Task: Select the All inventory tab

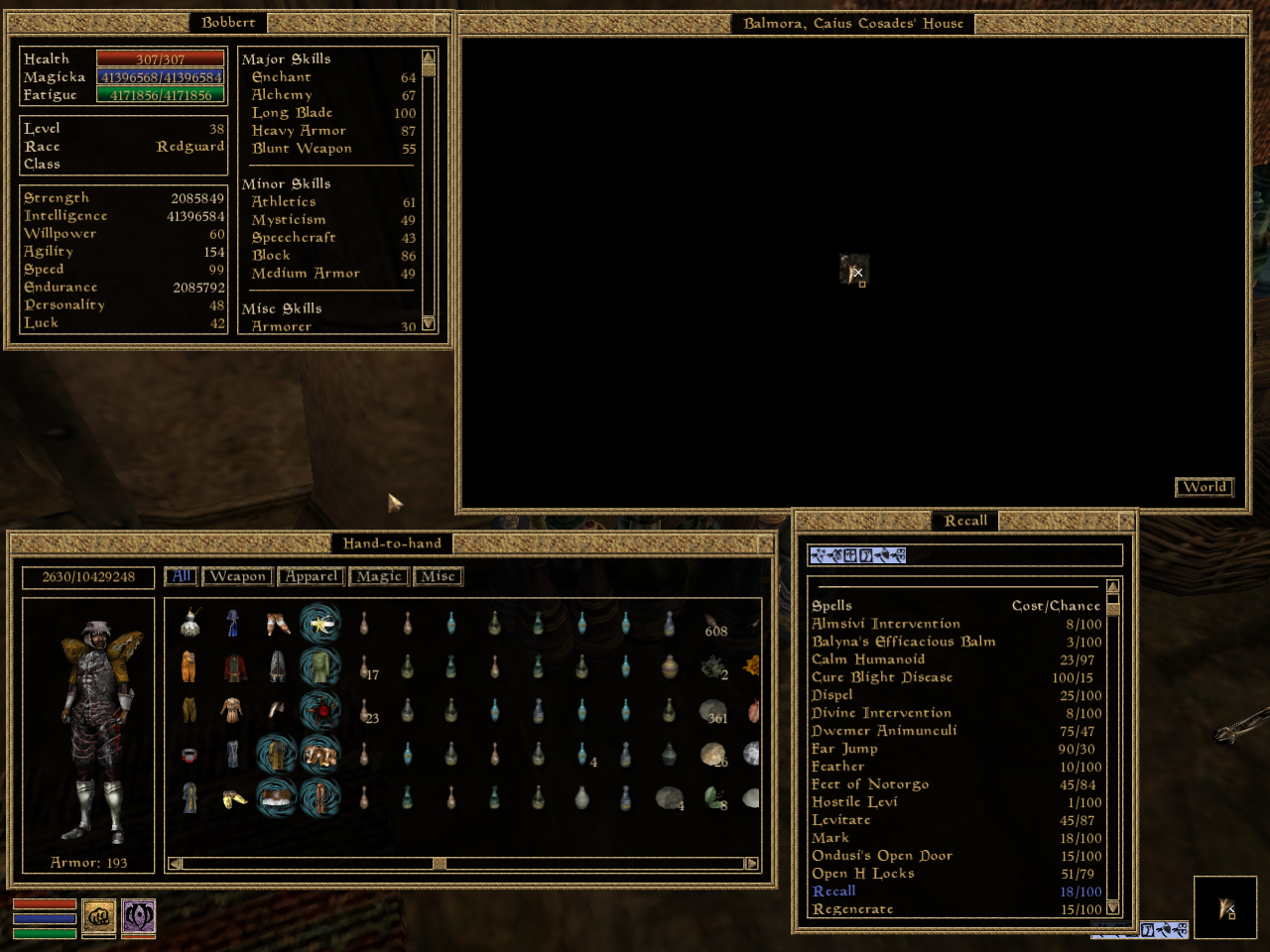Action: click(181, 575)
